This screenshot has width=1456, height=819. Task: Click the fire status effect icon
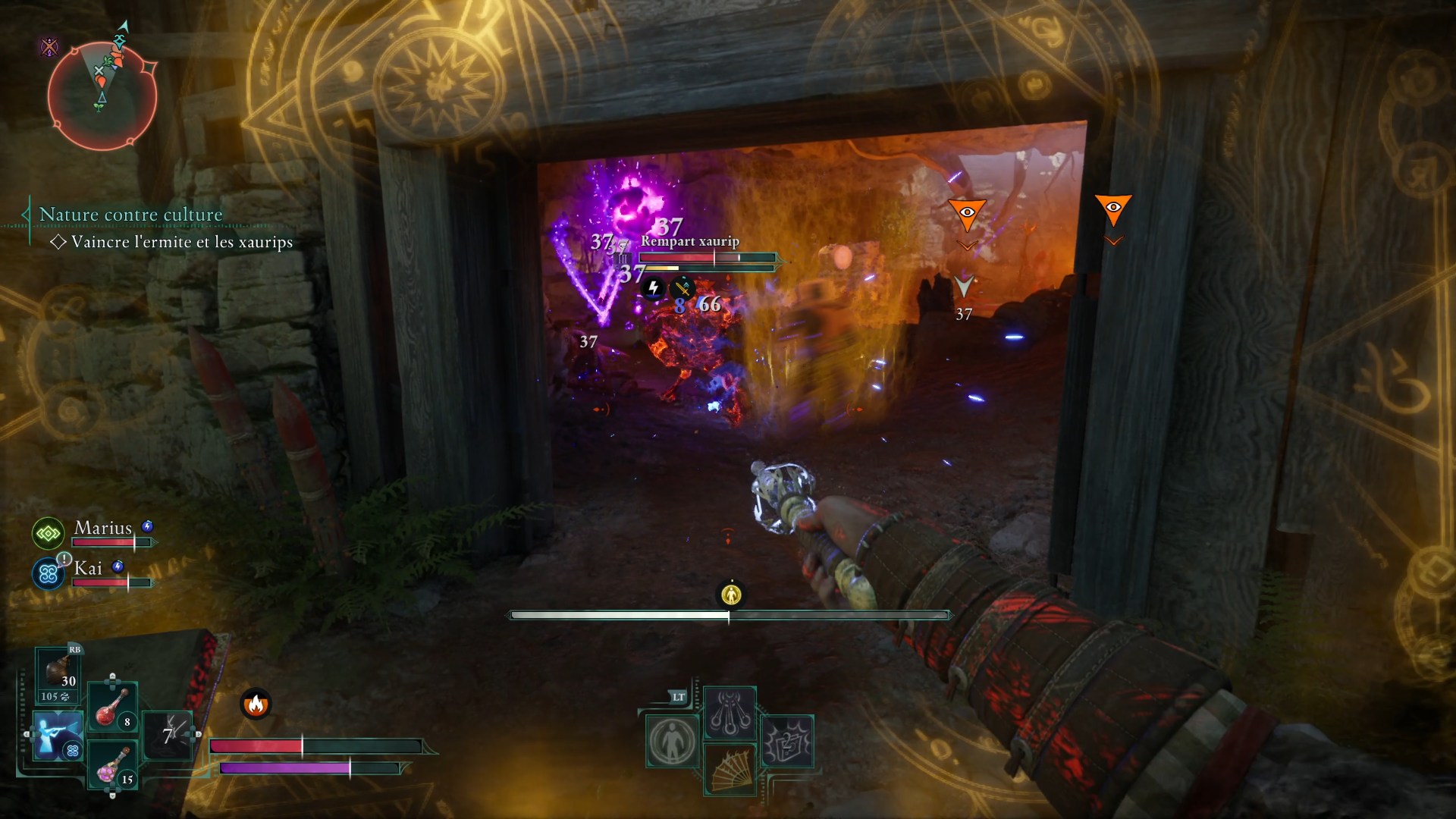tap(256, 704)
